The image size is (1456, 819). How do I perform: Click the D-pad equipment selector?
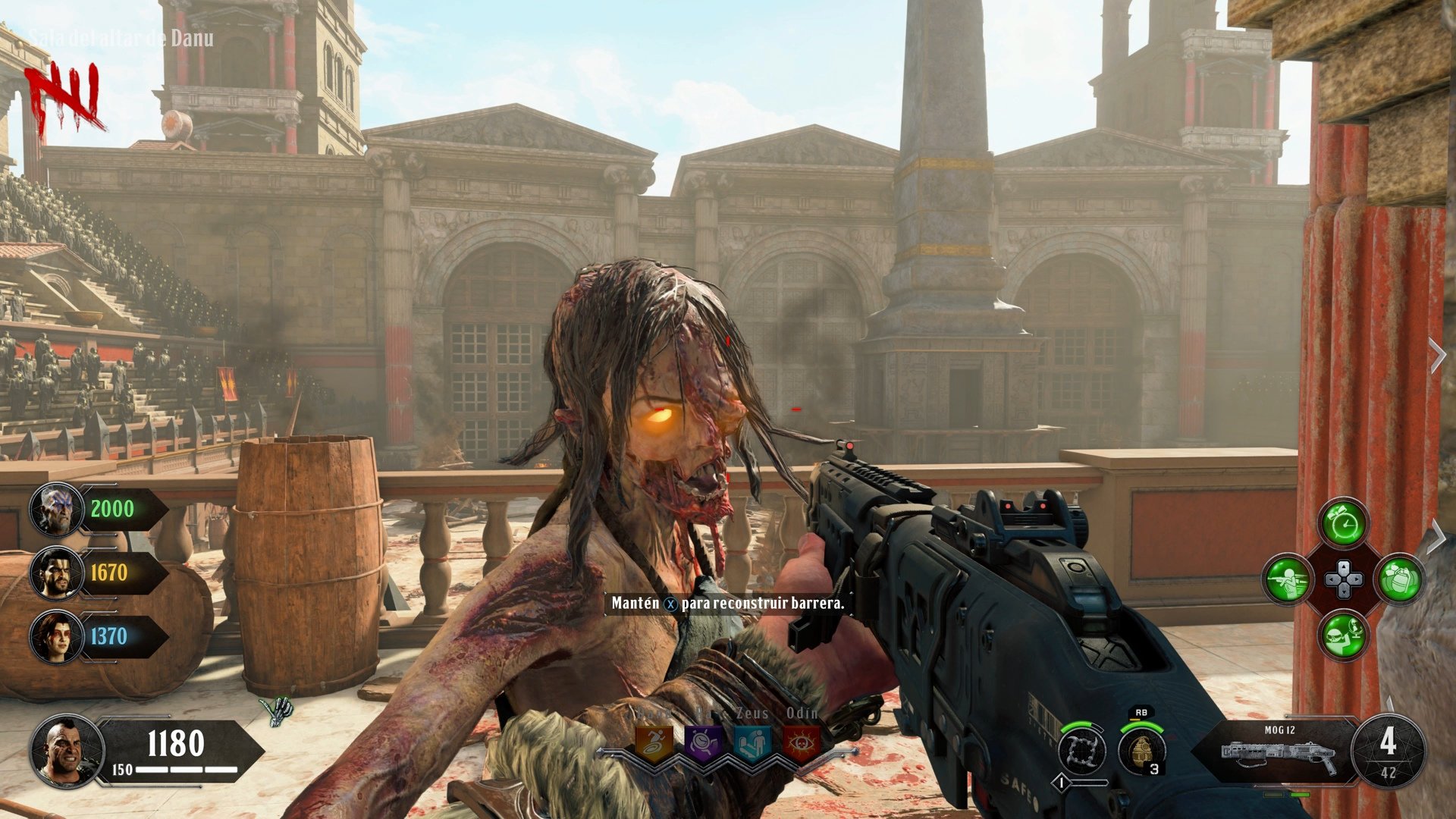click(1343, 578)
